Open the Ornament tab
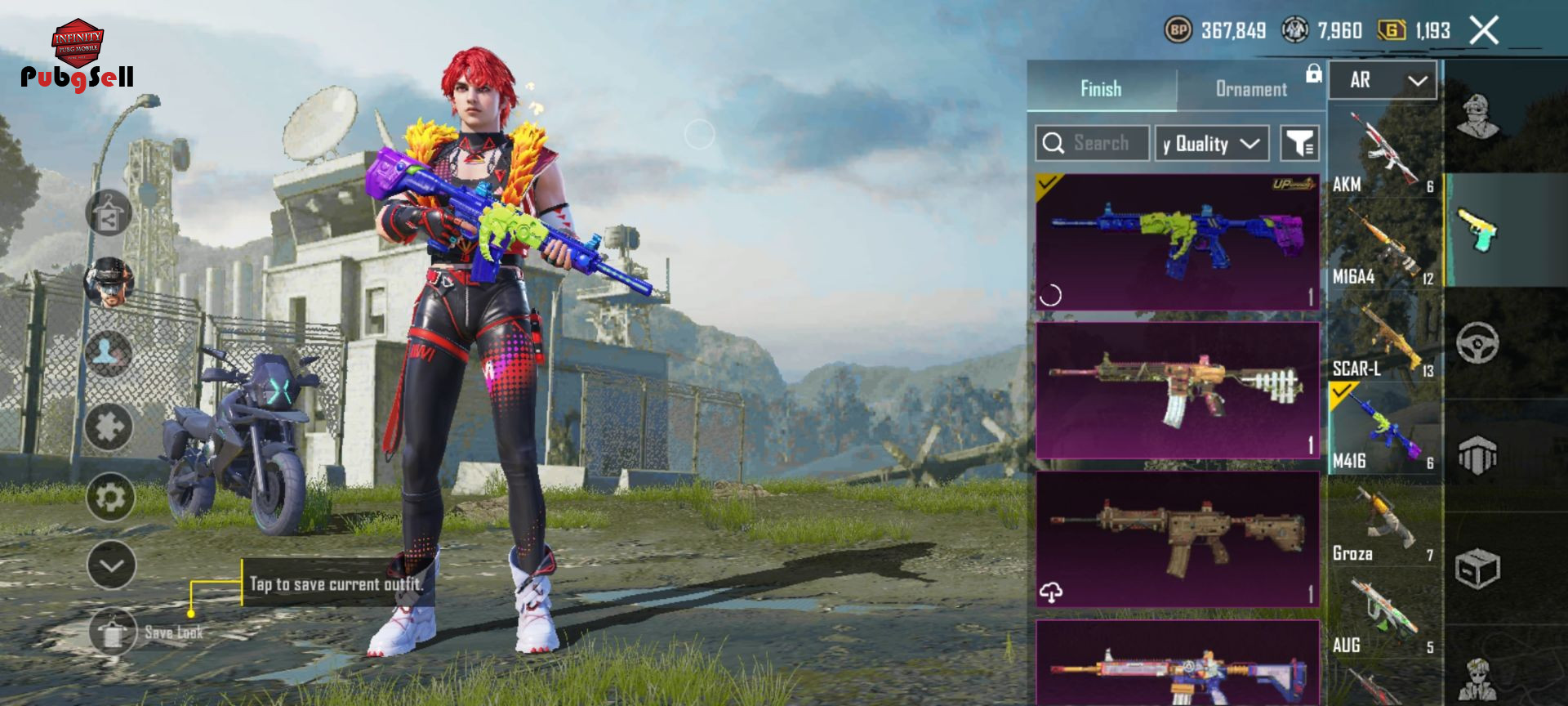This screenshot has height=706, width=1568. click(x=1250, y=88)
